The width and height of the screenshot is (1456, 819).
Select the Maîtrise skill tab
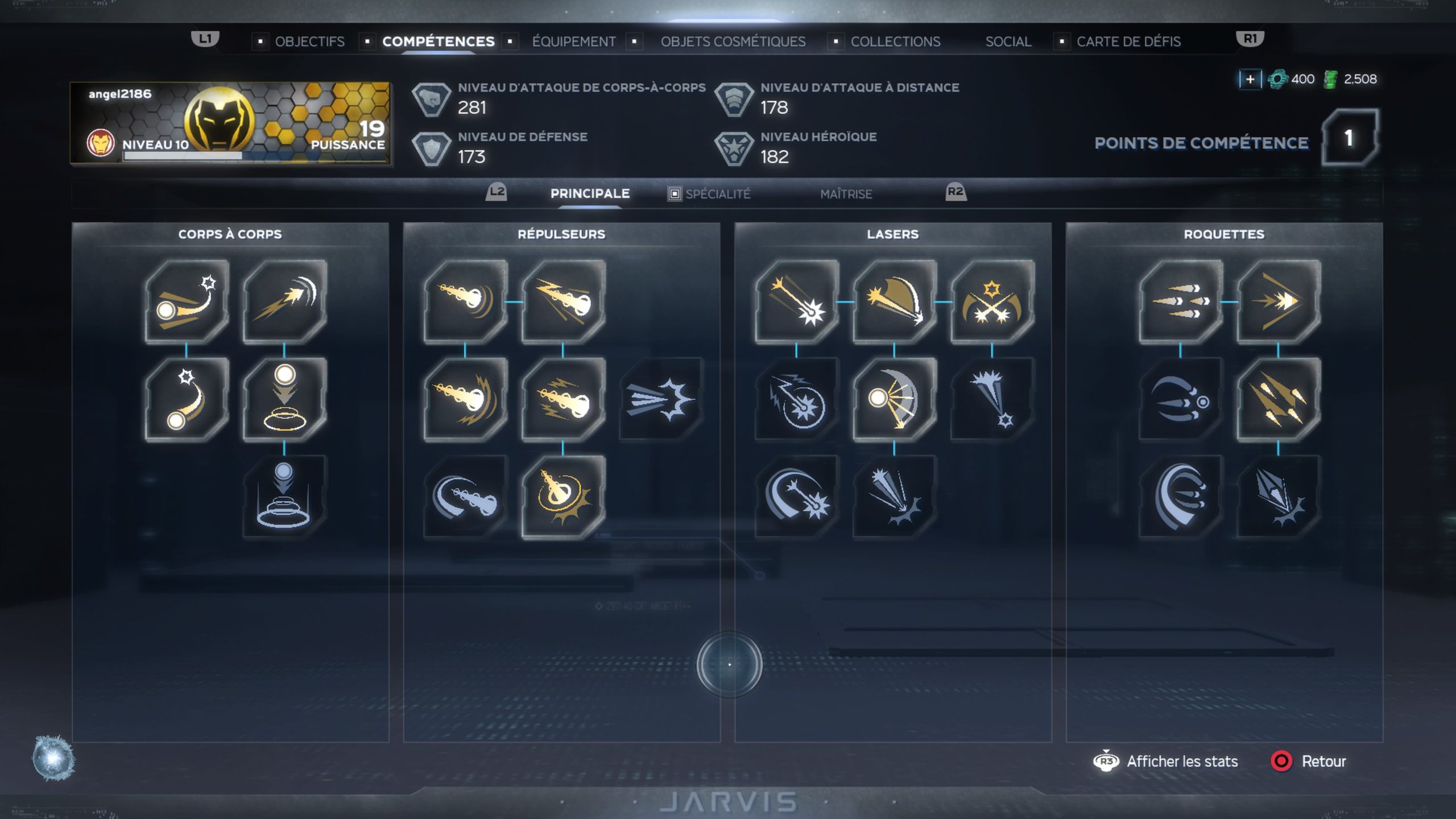click(846, 194)
